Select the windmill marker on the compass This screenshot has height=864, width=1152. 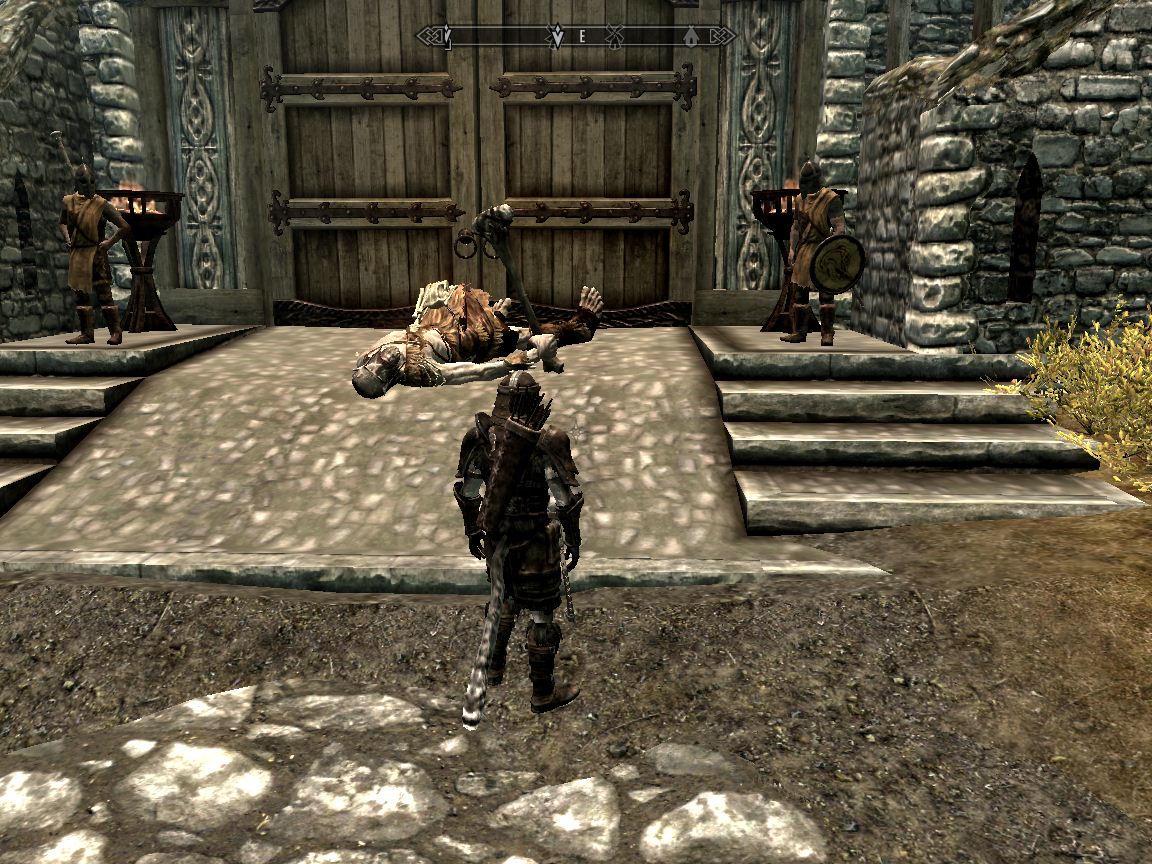(615, 37)
